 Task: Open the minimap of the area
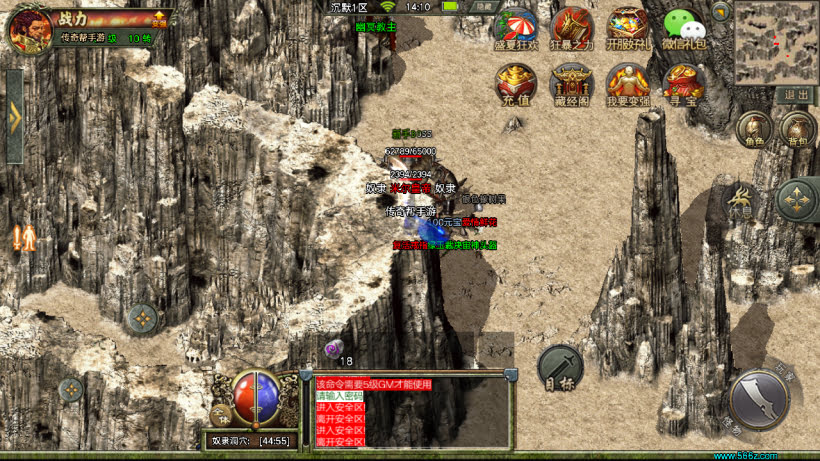click(x=776, y=42)
